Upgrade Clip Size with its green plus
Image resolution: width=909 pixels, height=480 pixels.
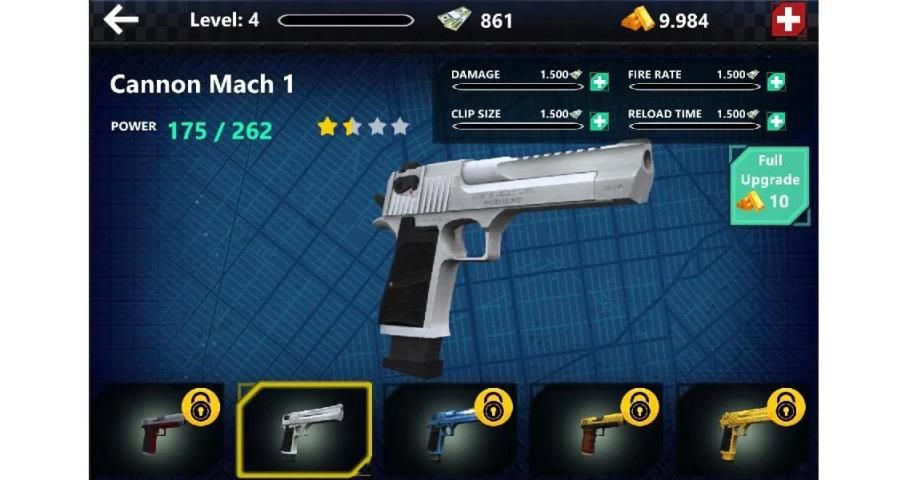(x=599, y=121)
